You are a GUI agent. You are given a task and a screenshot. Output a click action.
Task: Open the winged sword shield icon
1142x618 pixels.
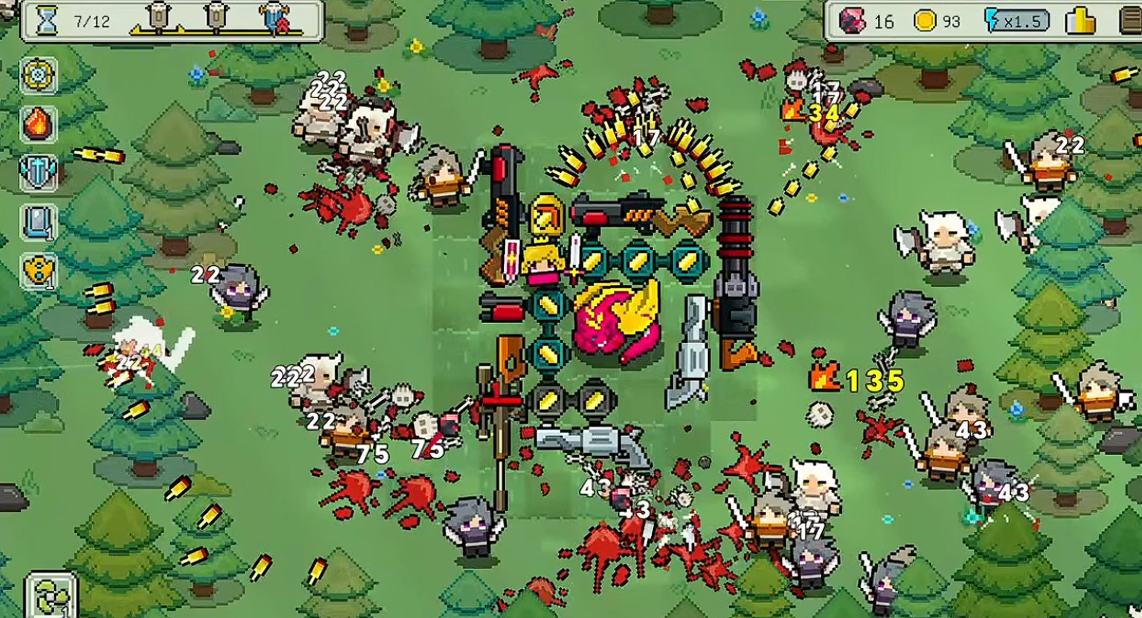click(x=39, y=172)
